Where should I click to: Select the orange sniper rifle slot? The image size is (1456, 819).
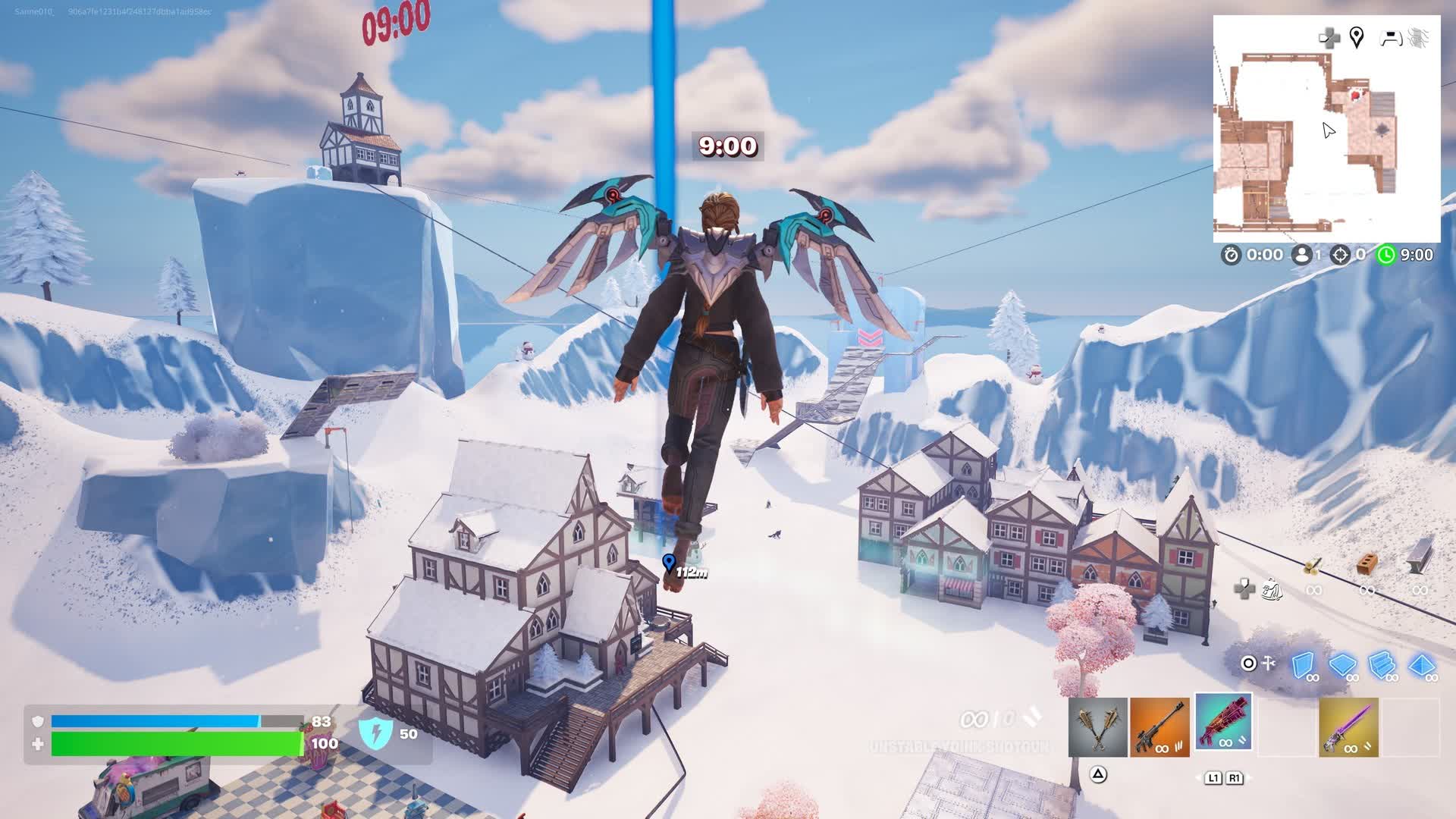[x=1159, y=728]
